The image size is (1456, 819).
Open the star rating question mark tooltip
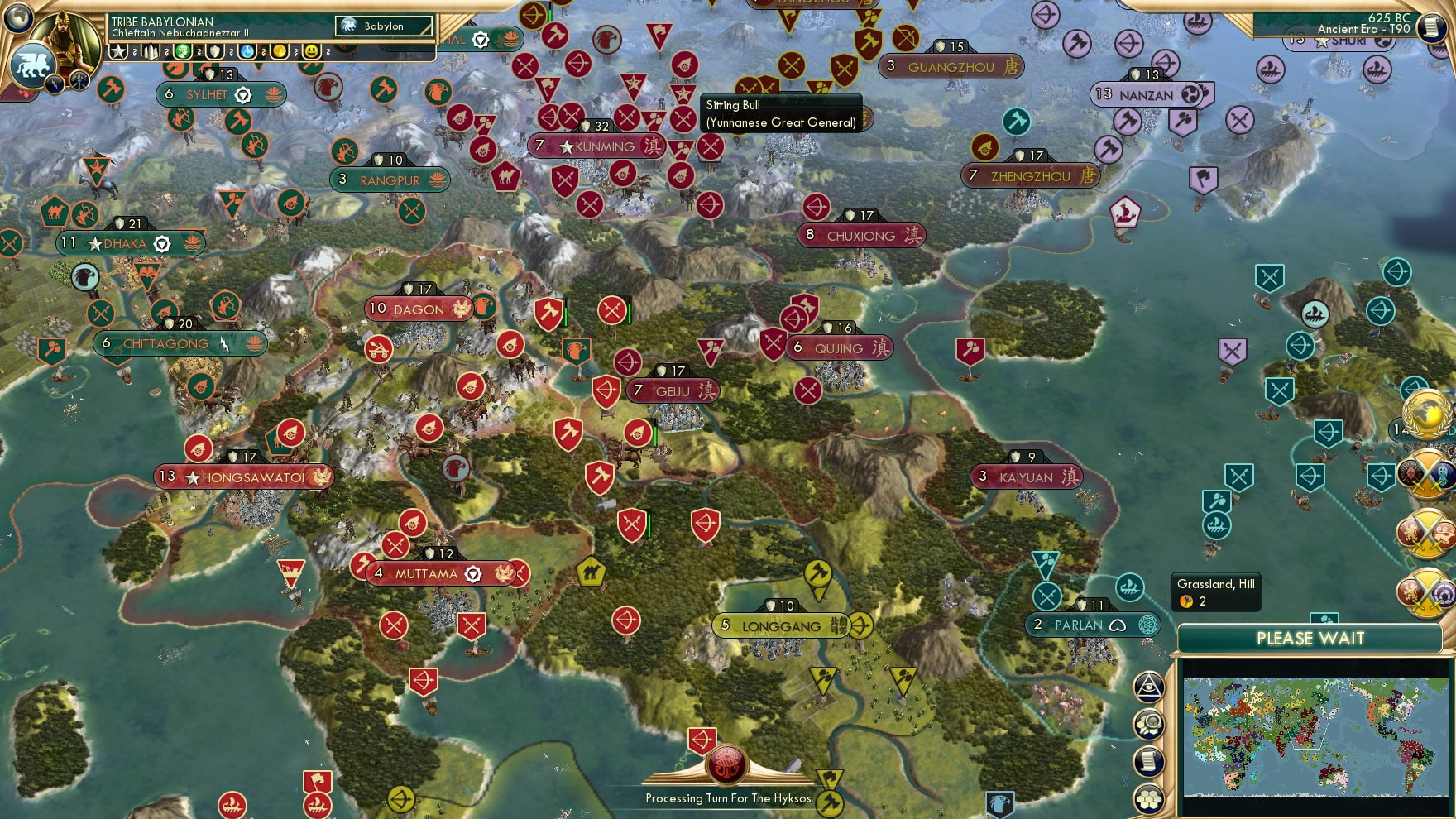click(x=135, y=52)
